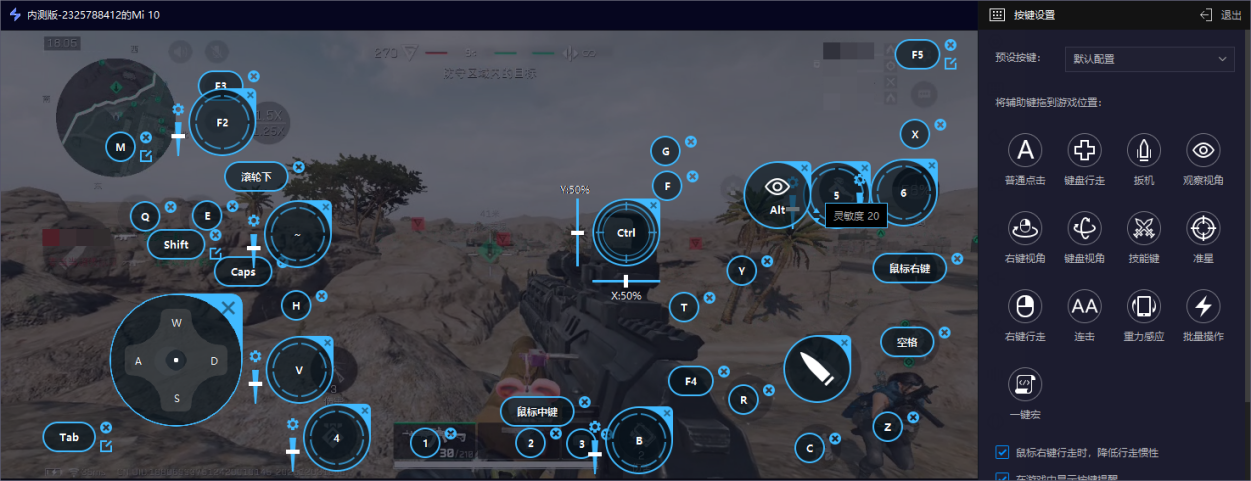Viewport: 1251px width, 481px height.
Task: Select the 鼠标右键 key mapping
Action: point(909,268)
